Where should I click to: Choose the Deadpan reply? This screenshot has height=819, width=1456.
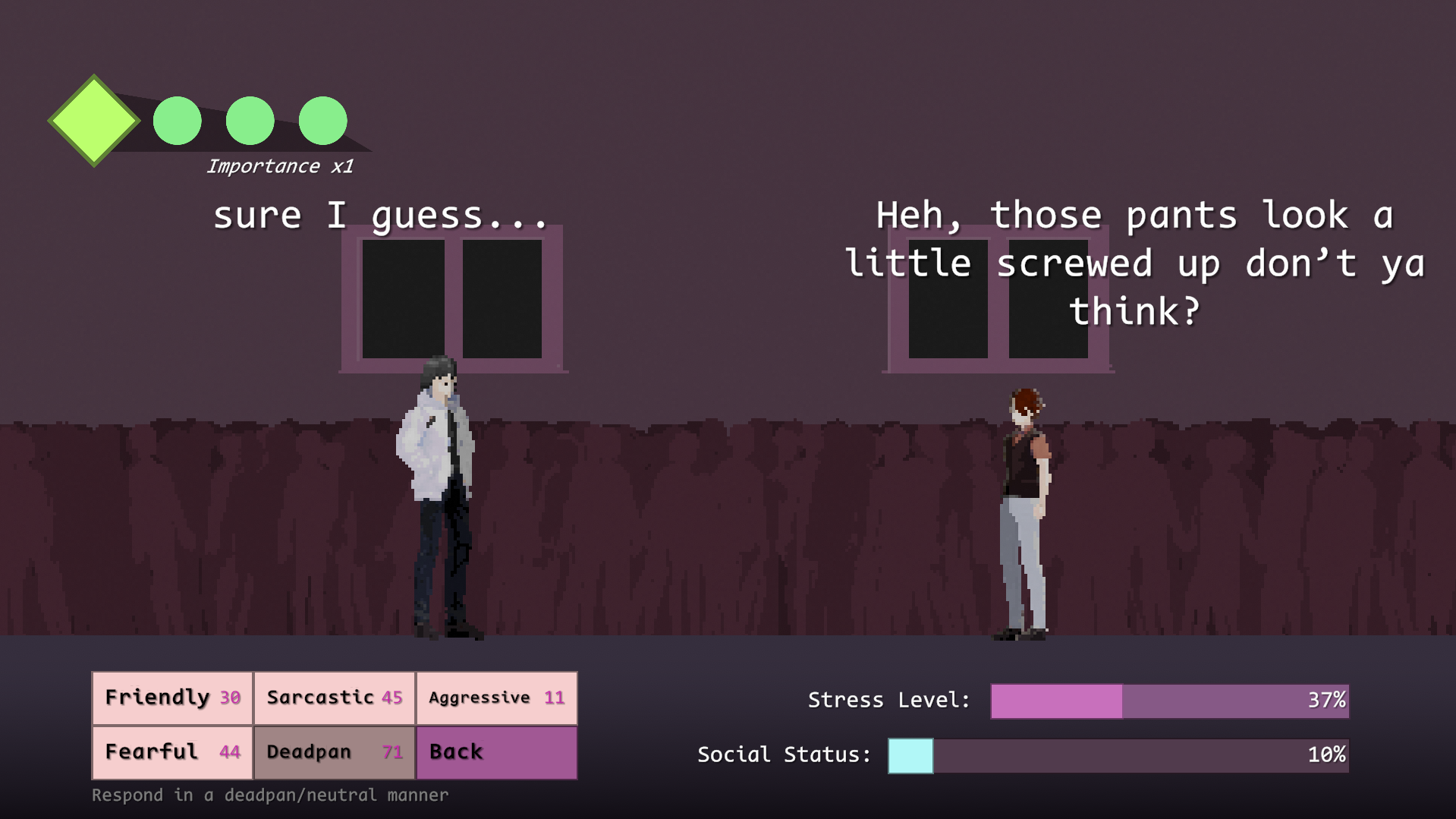point(335,752)
